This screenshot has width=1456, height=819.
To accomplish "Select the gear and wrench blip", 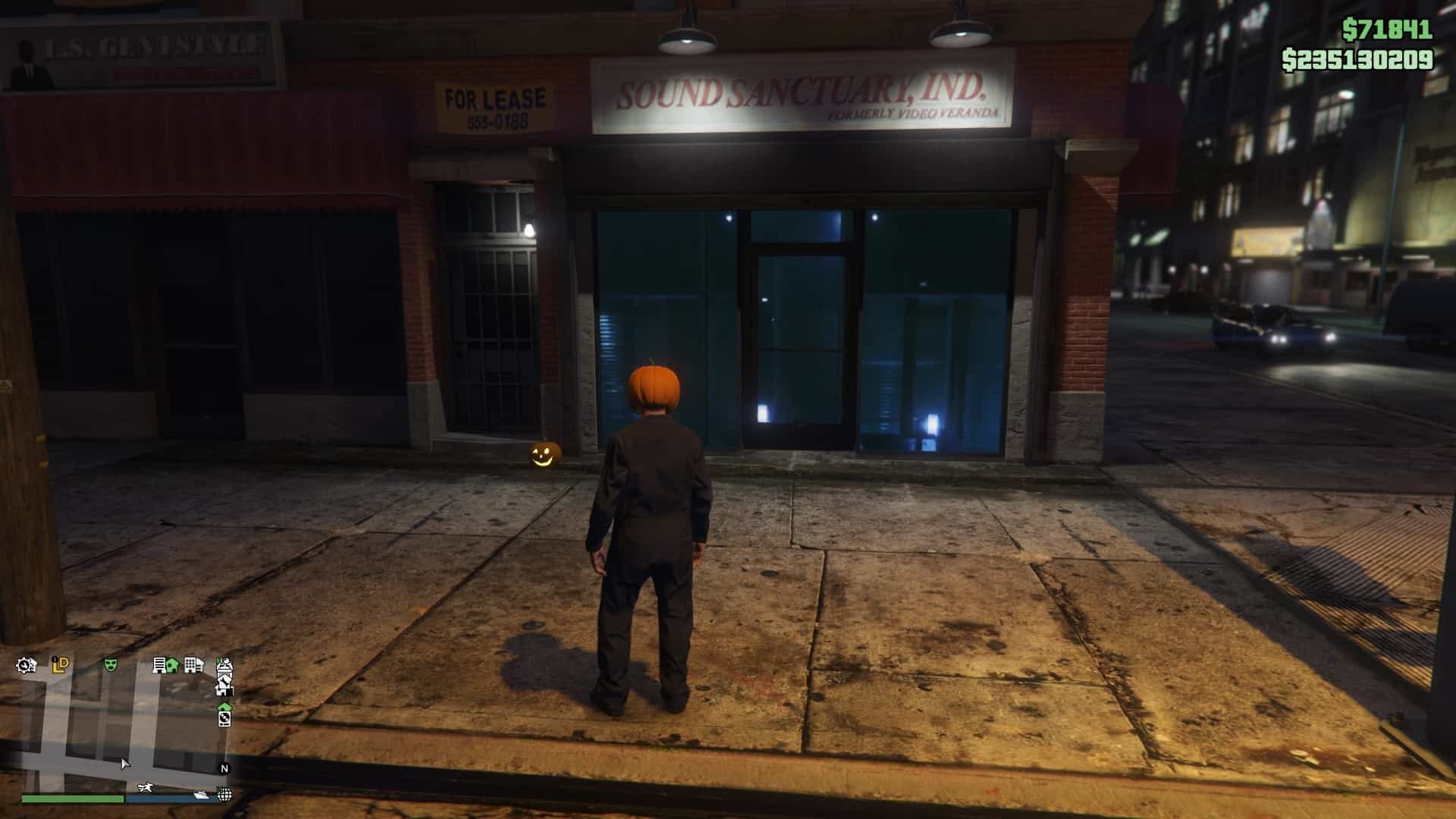I will (x=26, y=666).
